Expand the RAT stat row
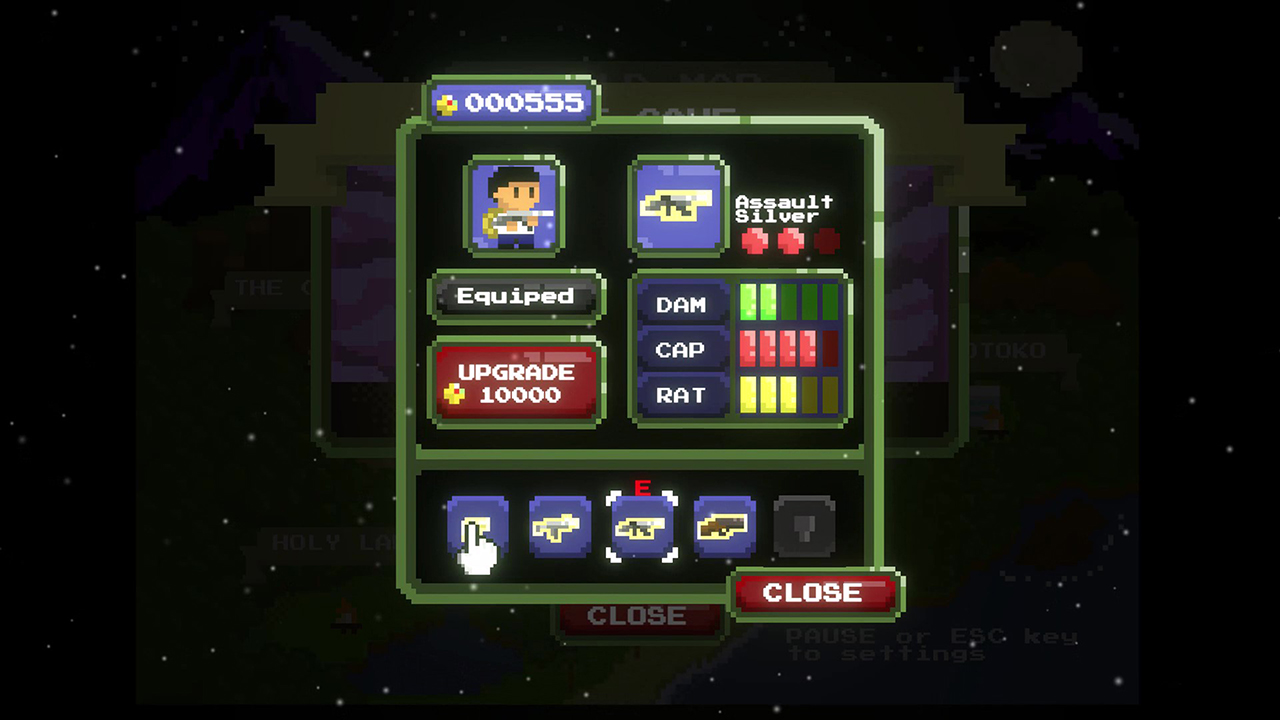This screenshot has height=720, width=1280. (x=680, y=396)
